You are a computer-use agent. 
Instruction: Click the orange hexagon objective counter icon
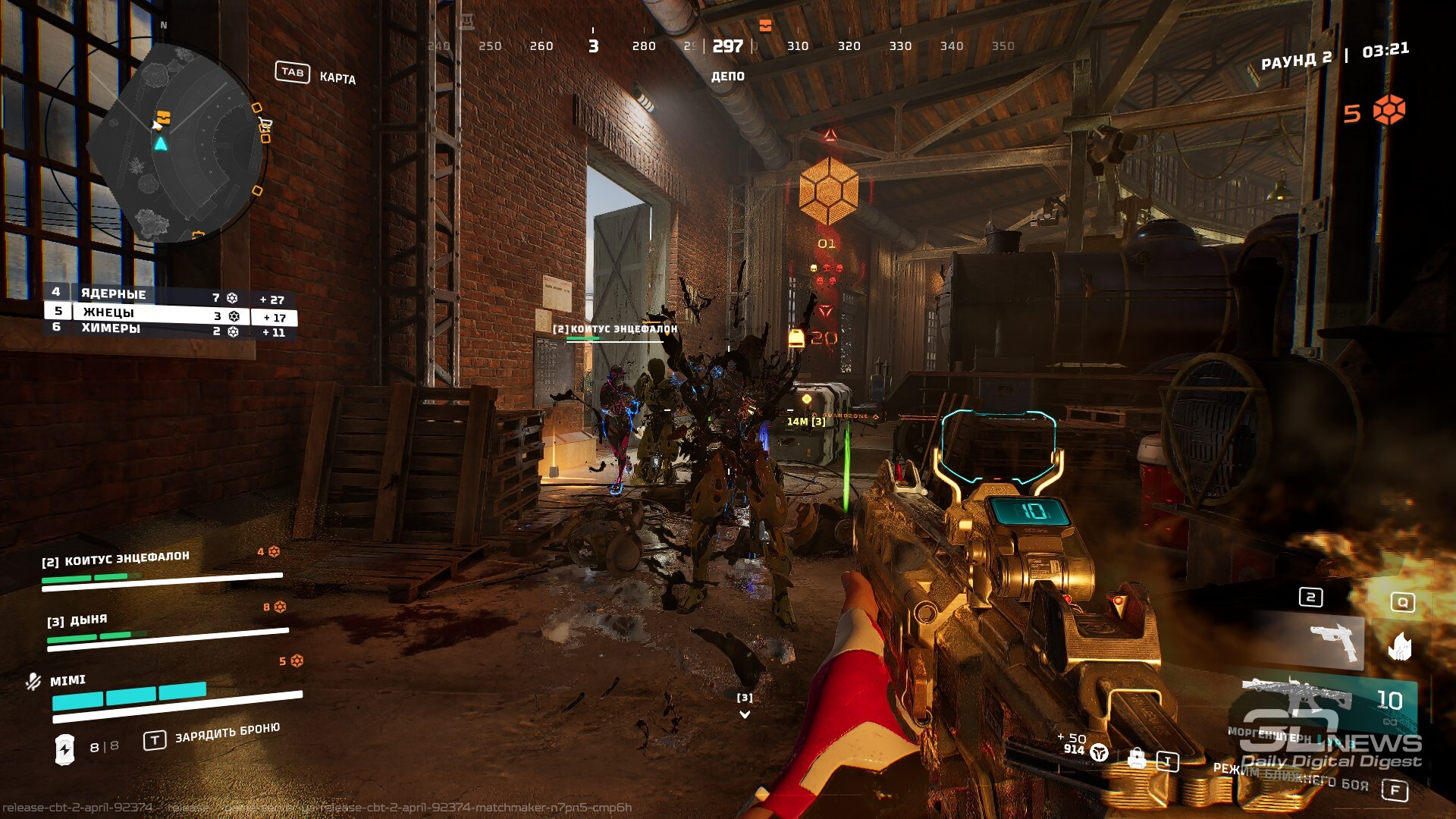1389,111
